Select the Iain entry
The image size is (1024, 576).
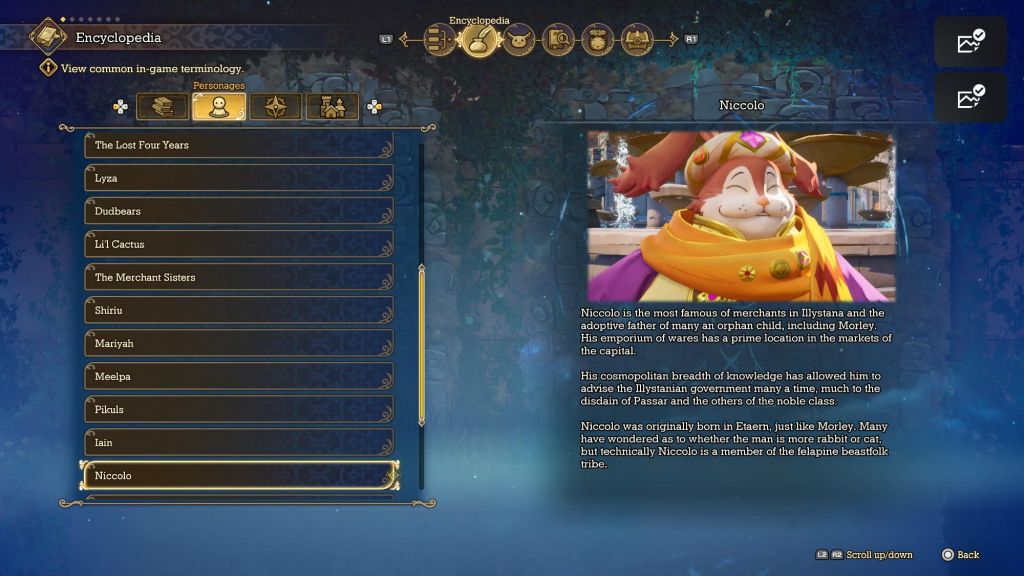[238, 442]
